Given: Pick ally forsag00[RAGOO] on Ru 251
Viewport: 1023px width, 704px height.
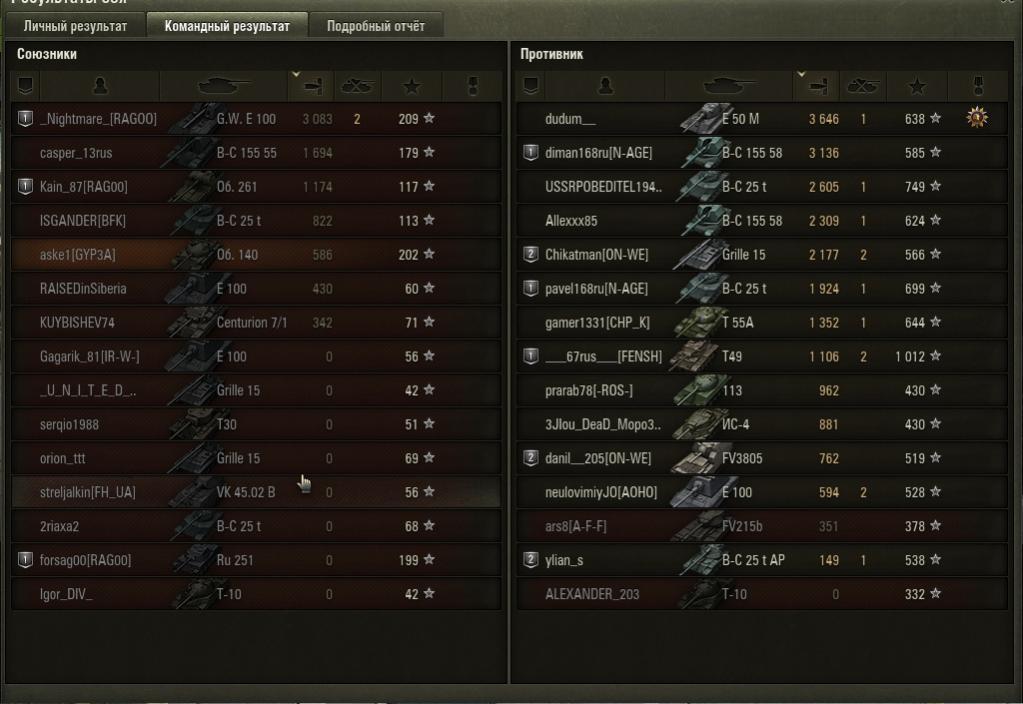Looking at the screenshot, I should (x=86, y=560).
